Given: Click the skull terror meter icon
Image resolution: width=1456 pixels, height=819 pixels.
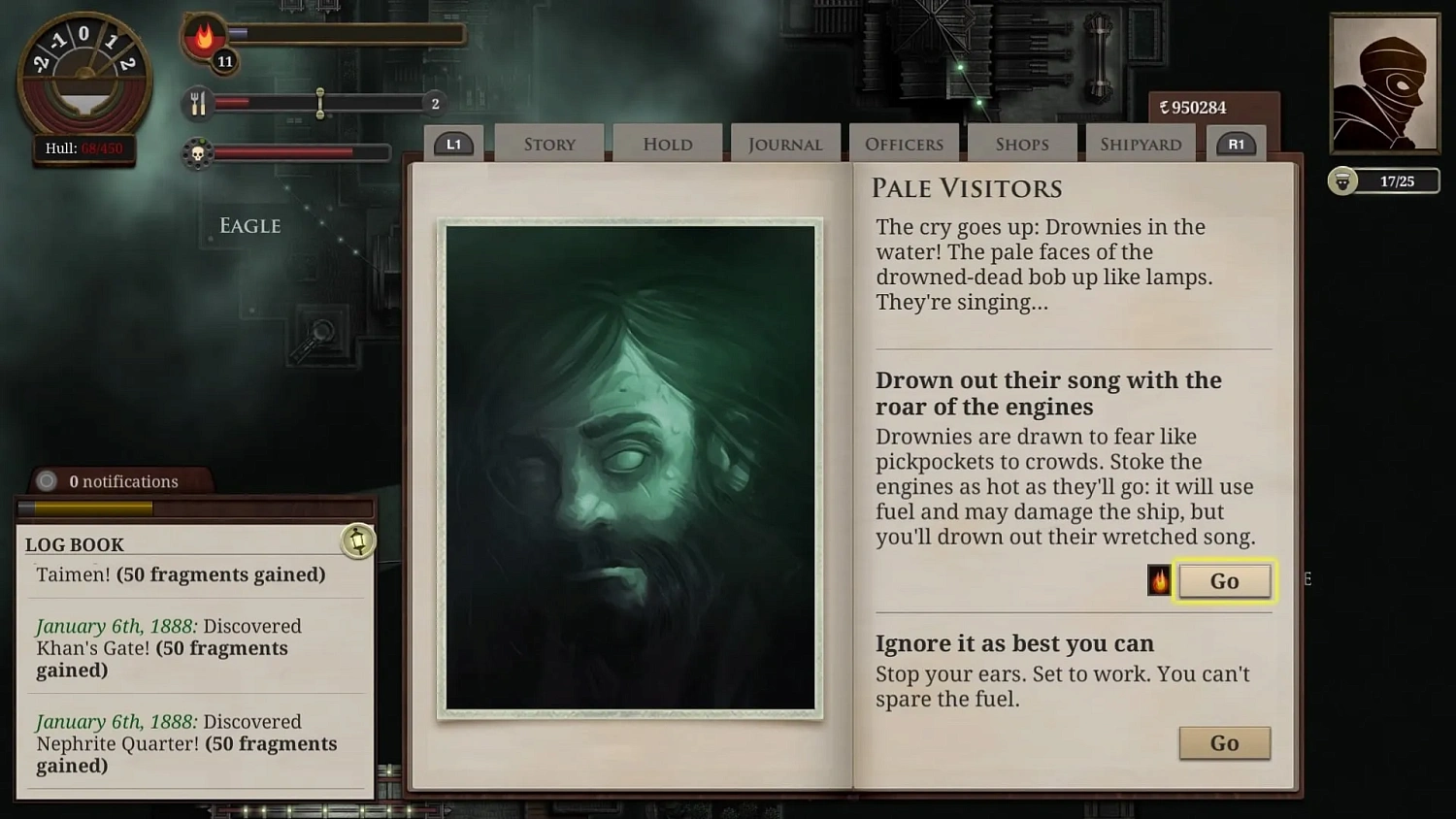Looking at the screenshot, I should [x=198, y=151].
